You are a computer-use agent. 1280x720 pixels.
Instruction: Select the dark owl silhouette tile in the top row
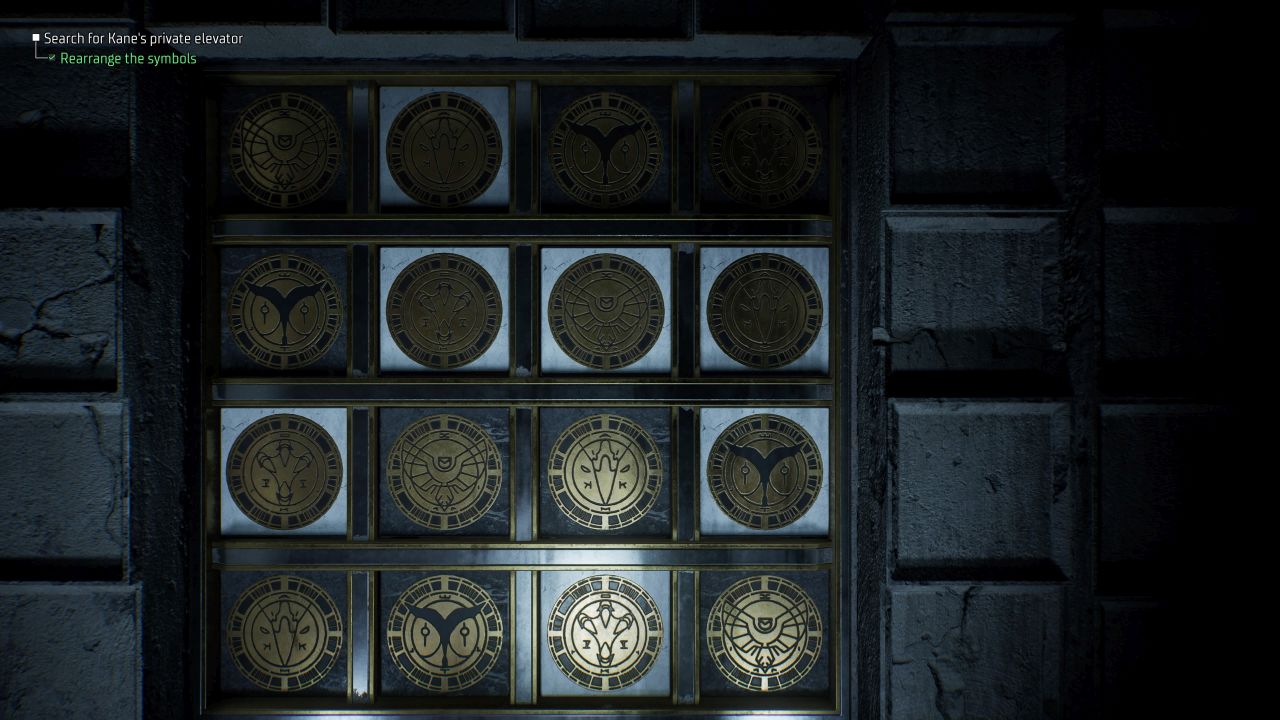point(604,146)
